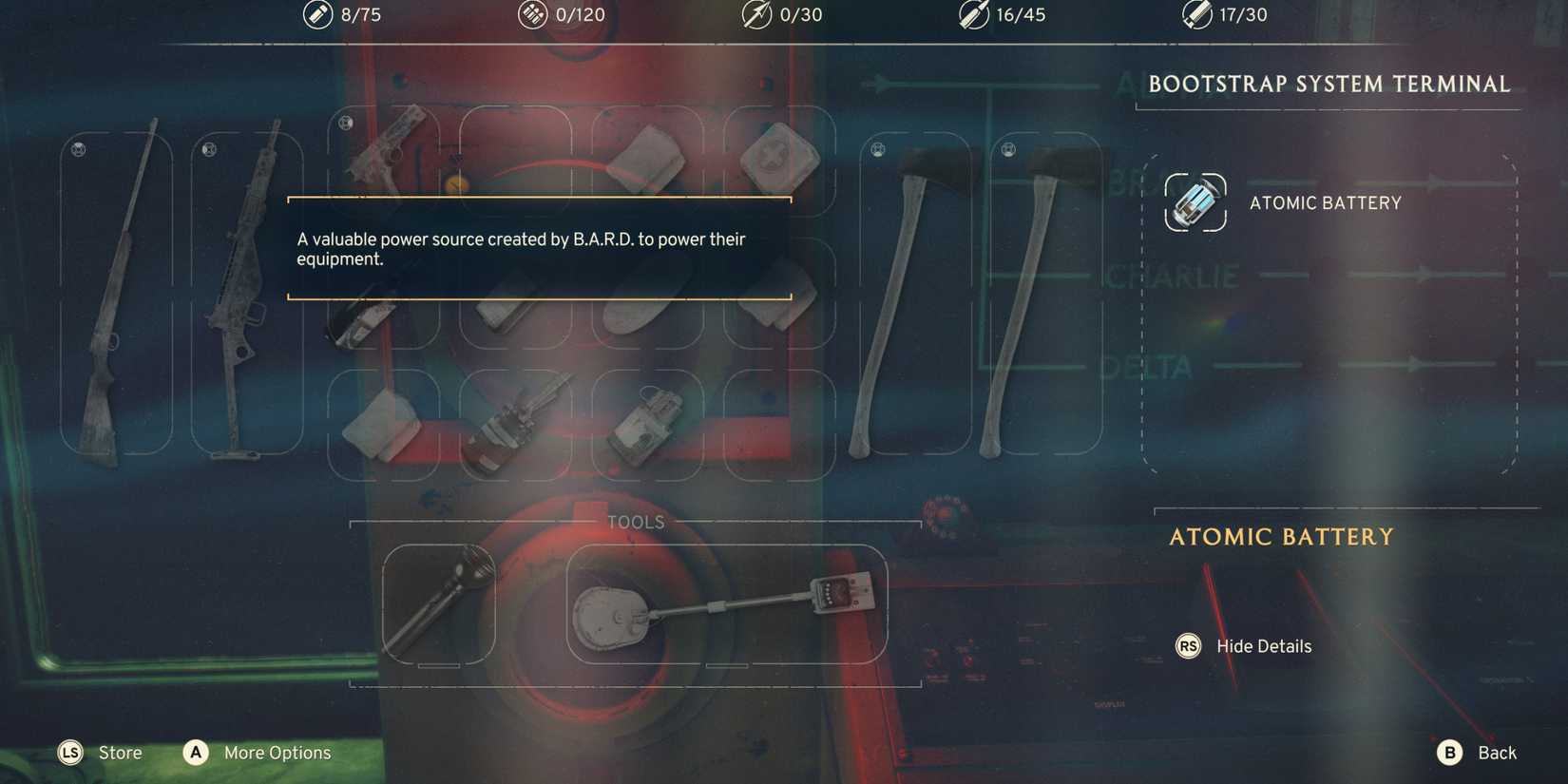Screen dimensions: 1568x784
Task: Click the item description tooltip box
Action: click(539, 249)
